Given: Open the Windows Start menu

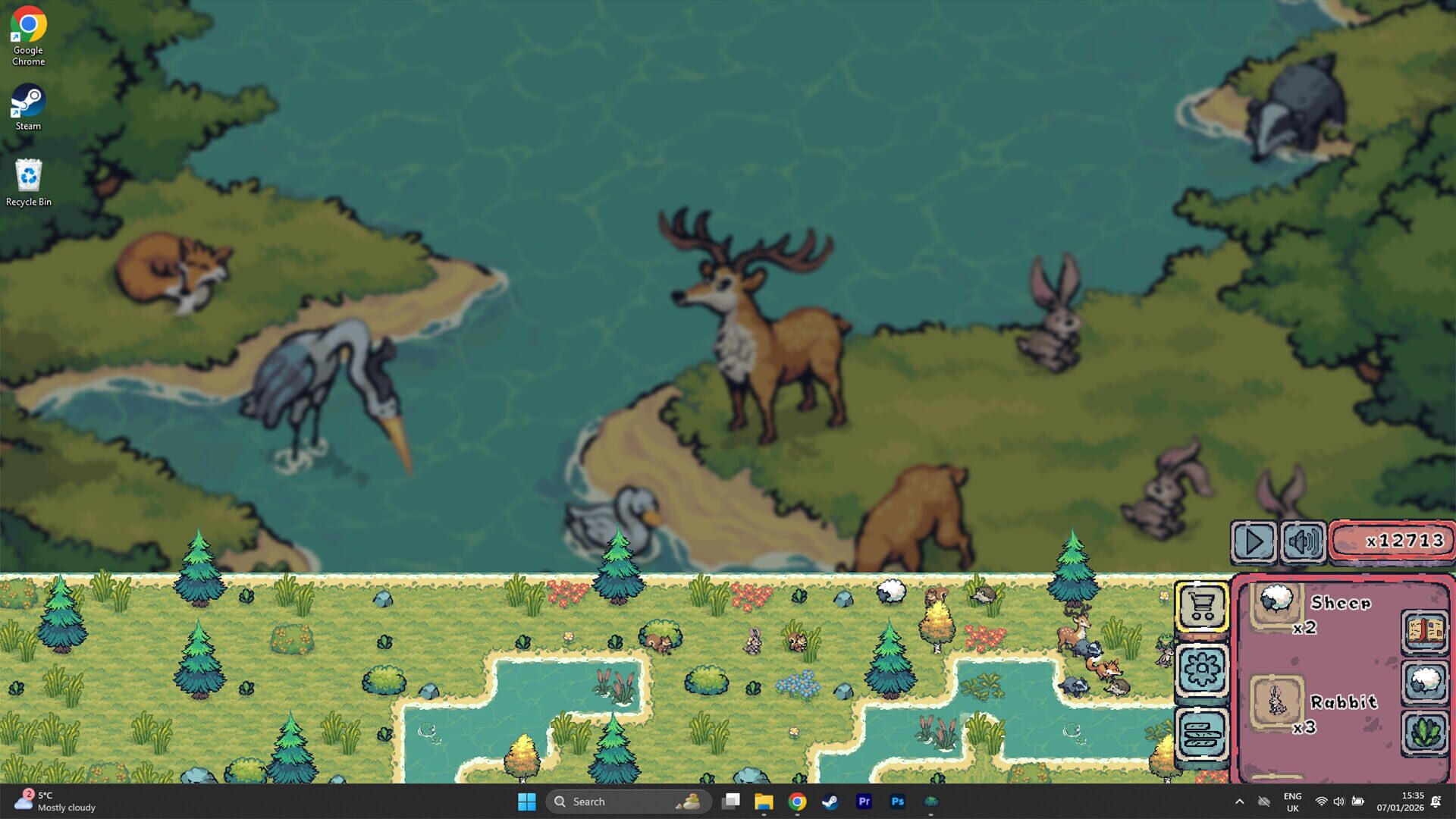Looking at the screenshot, I should [528, 801].
